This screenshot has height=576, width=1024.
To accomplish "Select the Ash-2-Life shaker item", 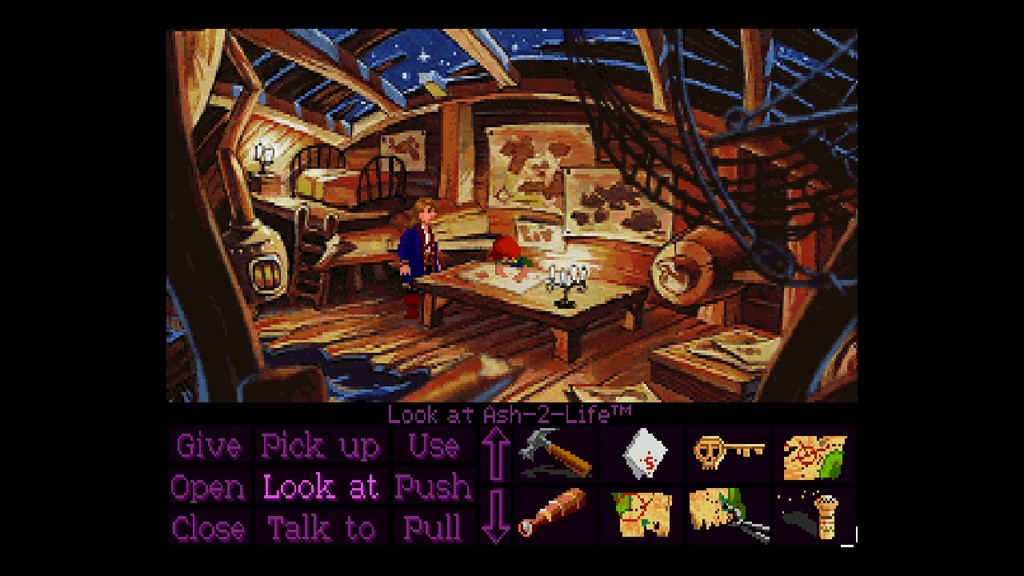I will pos(816,515).
